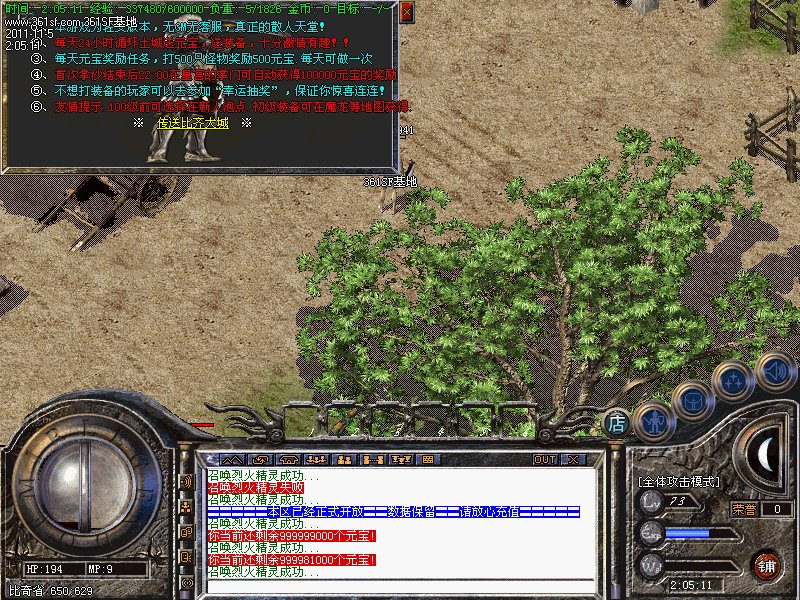This screenshot has height=600, width=800.
Task: Open the red 铺 stall button
Action: 767,564
